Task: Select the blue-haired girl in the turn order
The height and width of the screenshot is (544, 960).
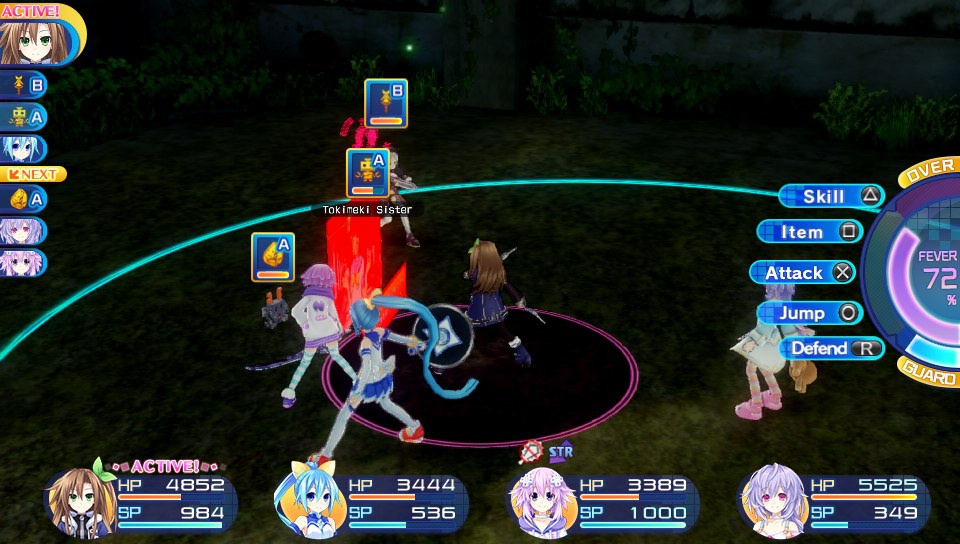Action: tap(22, 148)
